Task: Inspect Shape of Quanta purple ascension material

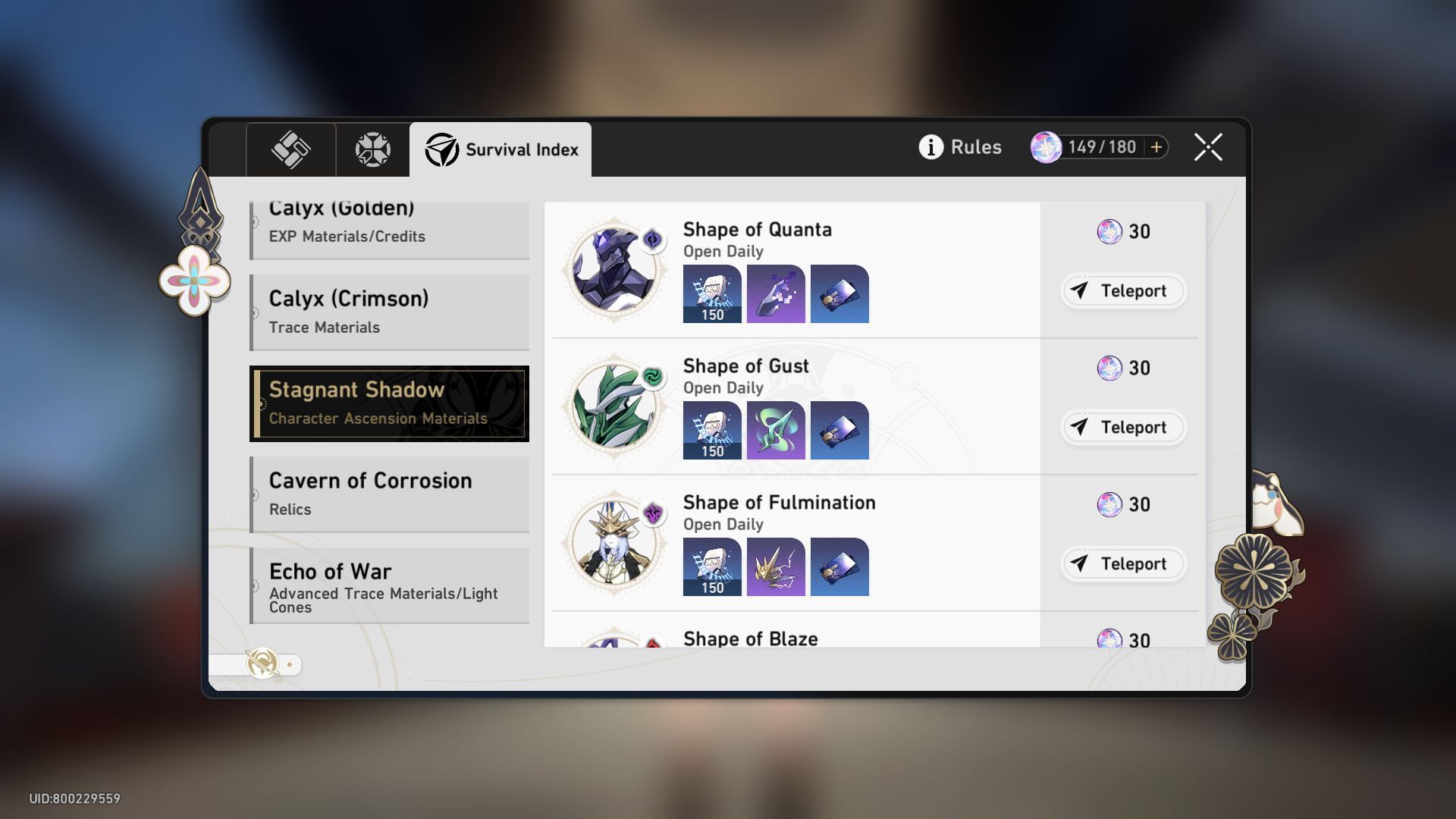Action: 776,293
